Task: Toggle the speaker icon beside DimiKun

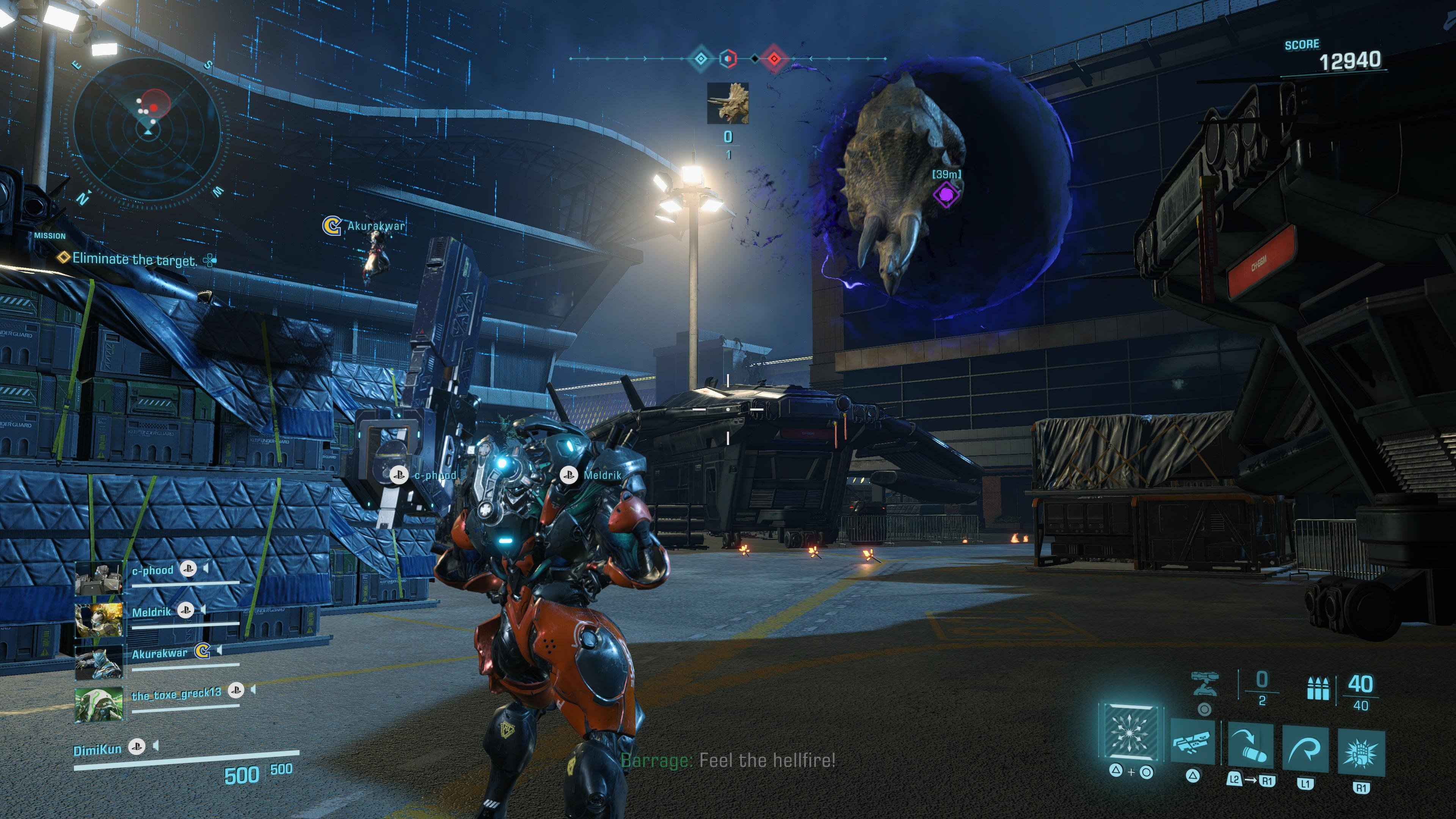Action: [156, 747]
